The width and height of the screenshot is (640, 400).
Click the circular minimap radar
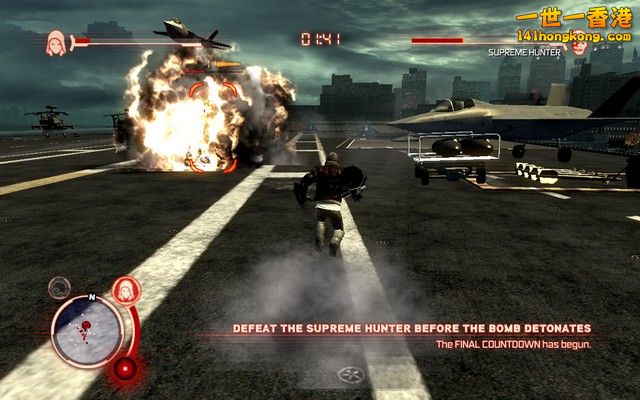[87, 331]
